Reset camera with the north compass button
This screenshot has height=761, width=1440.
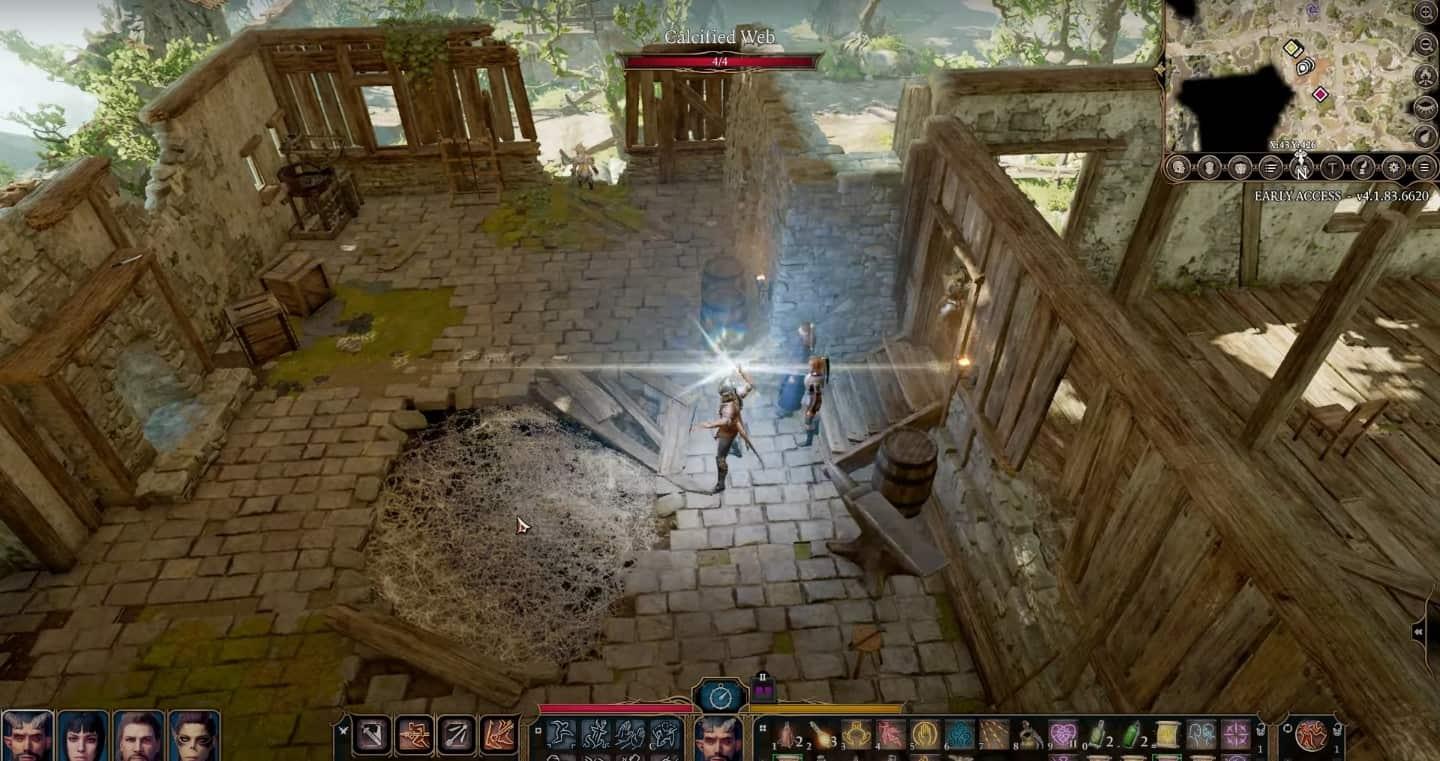(1300, 168)
